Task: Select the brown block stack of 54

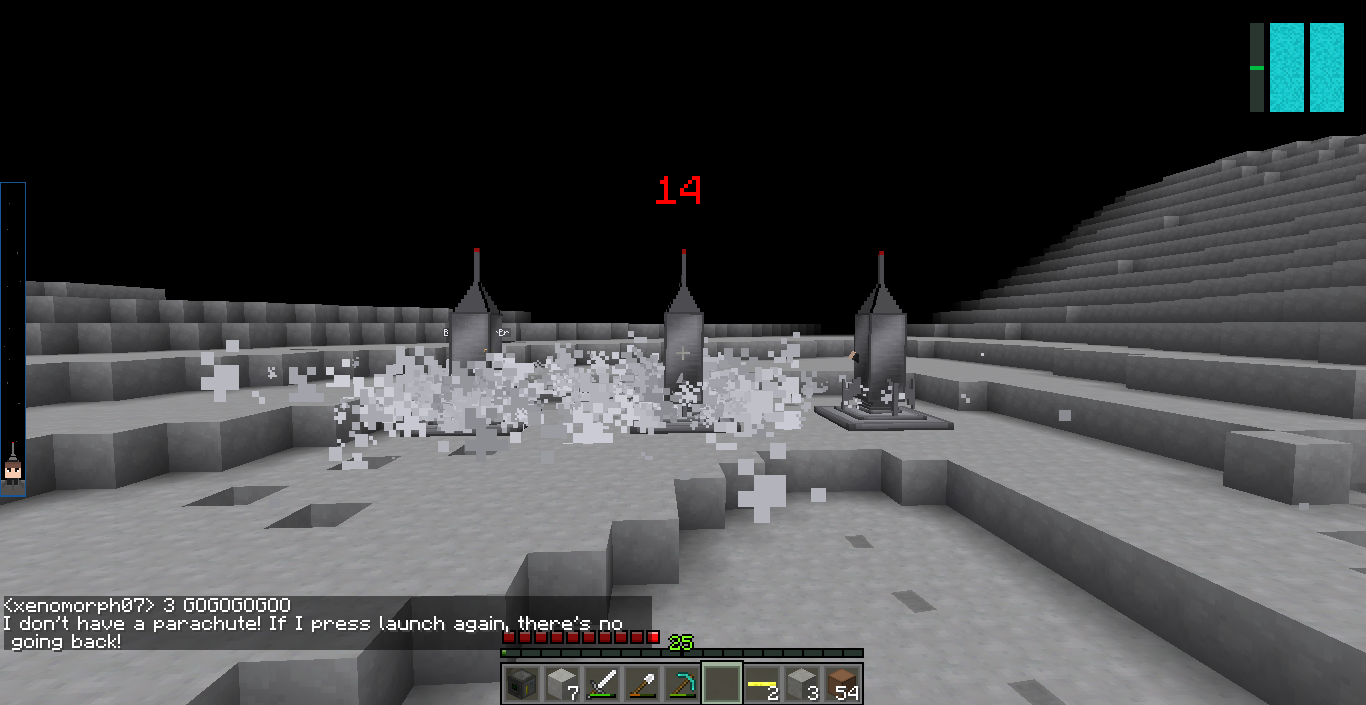Action: 842,684
